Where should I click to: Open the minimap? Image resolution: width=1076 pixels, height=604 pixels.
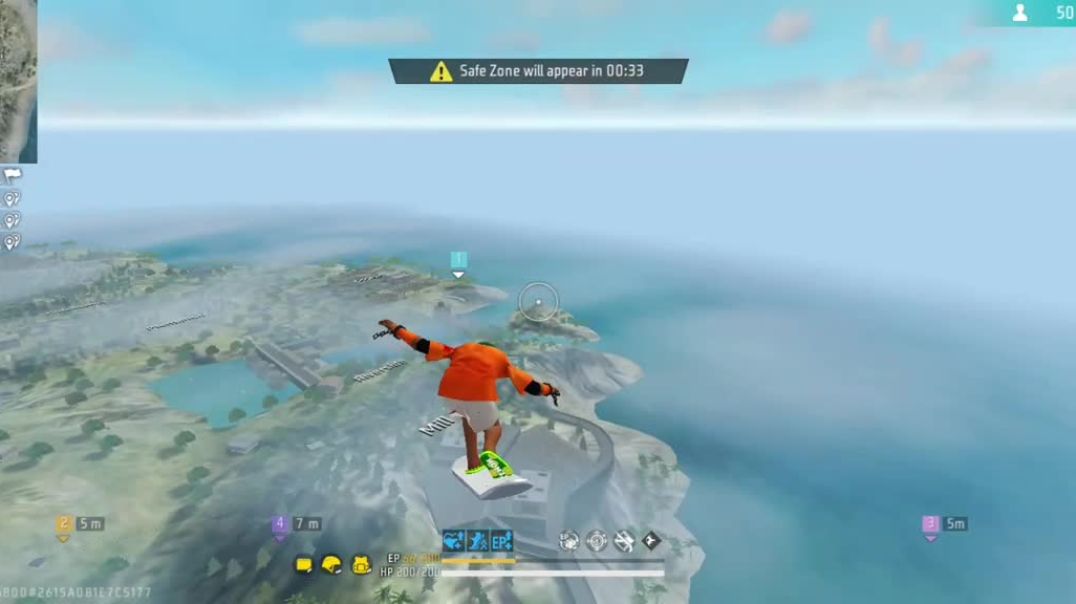coord(18,80)
